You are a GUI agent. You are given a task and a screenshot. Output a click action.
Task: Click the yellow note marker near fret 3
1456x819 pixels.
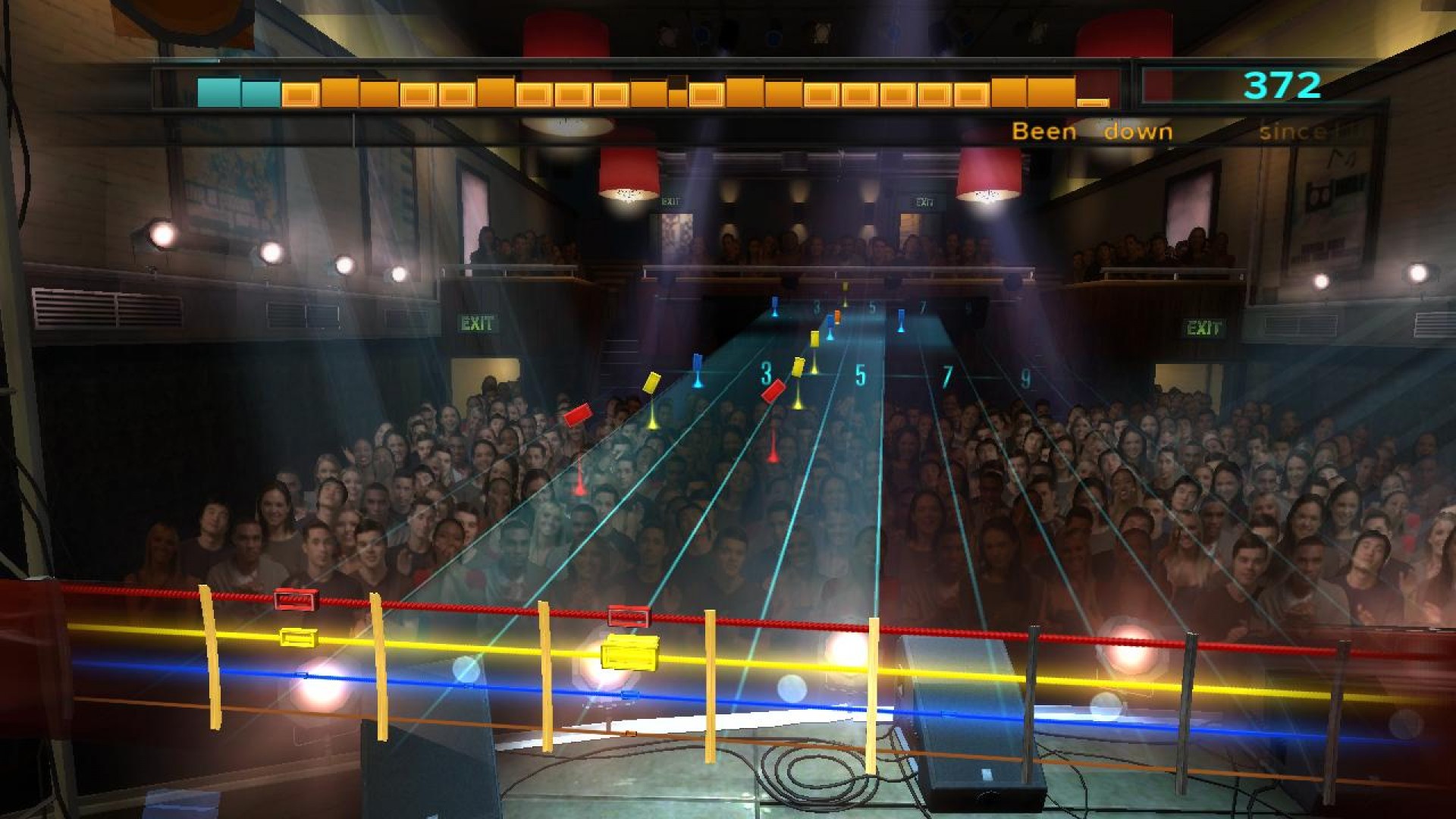tap(799, 366)
